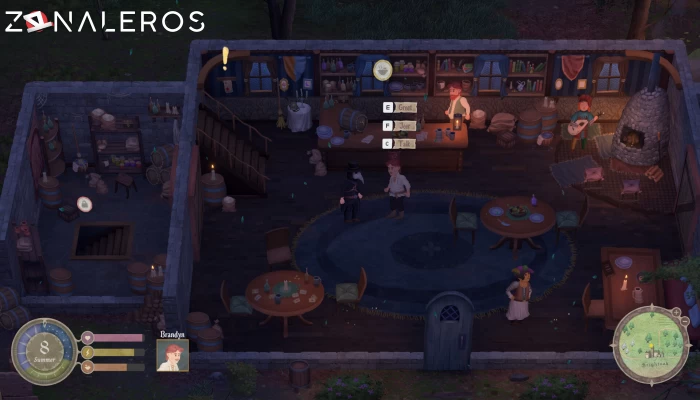Image resolution: width=700 pixels, height=400 pixels.
Task: Open Brandyn's character portrait
Action: pos(172,355)
